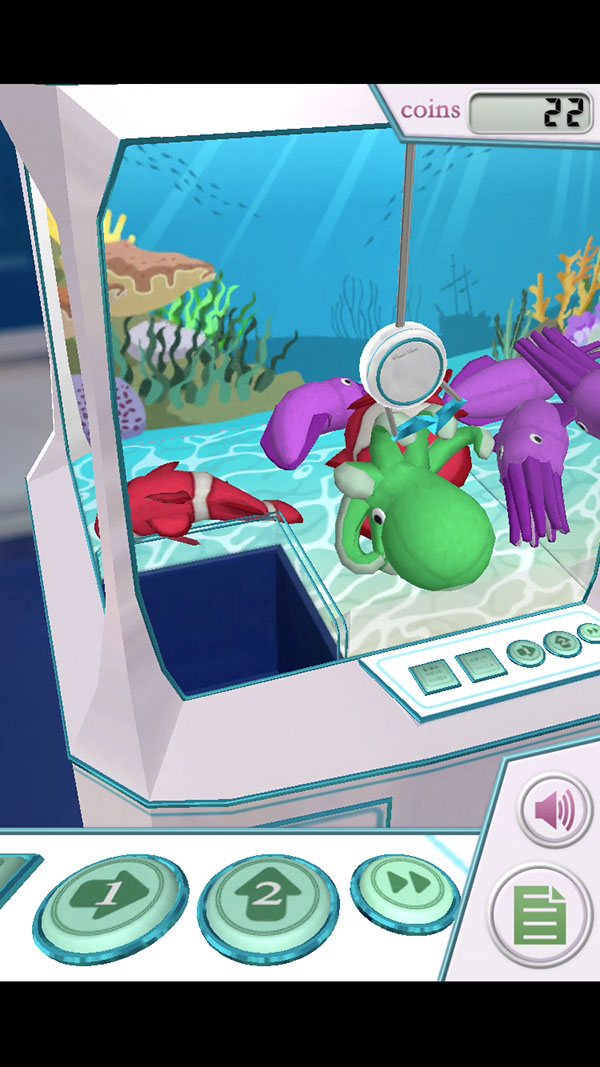Activate the number 2 up-arrow button

(267, 896)
